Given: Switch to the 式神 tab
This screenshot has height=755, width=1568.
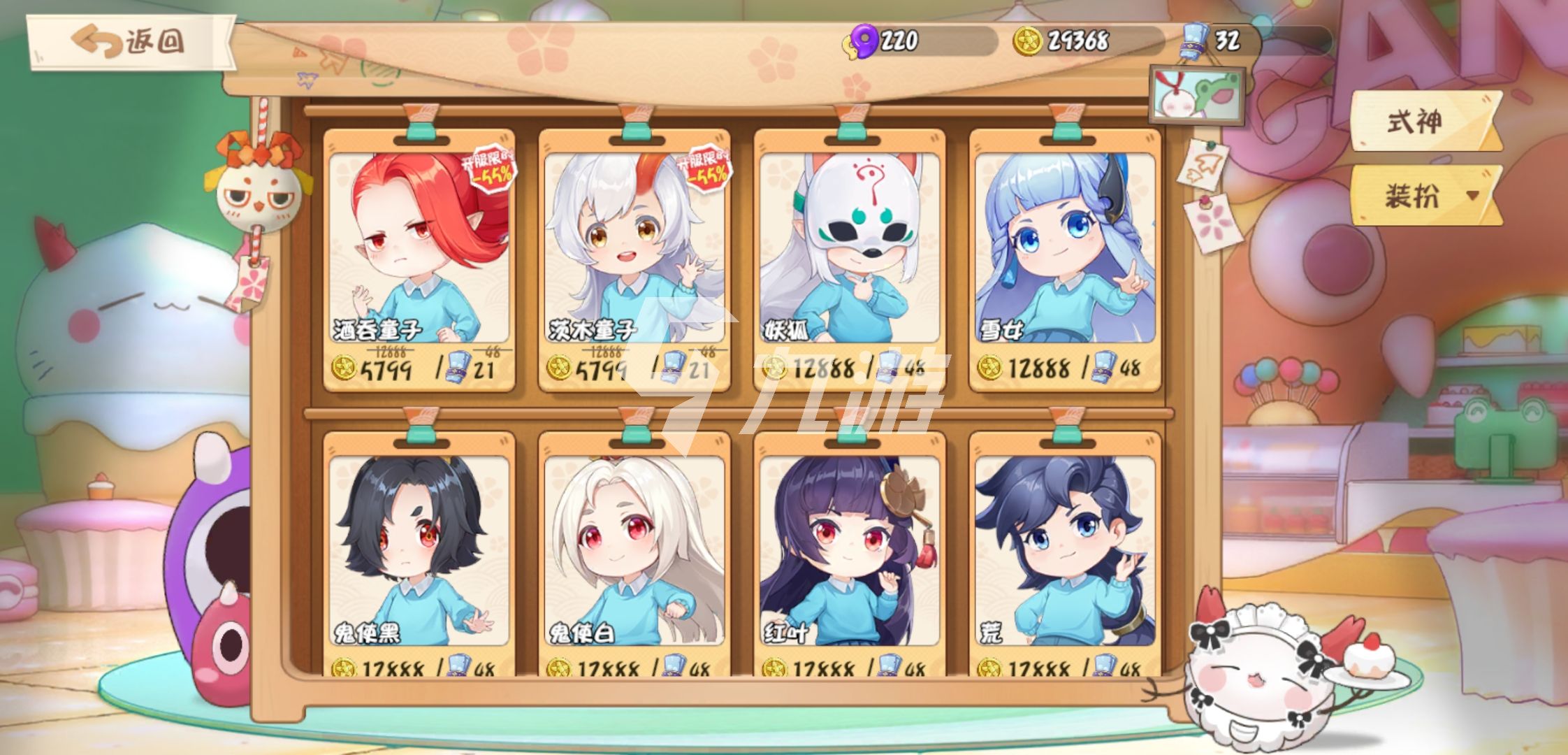Looking at the screenshot, I should (1421, 122).
